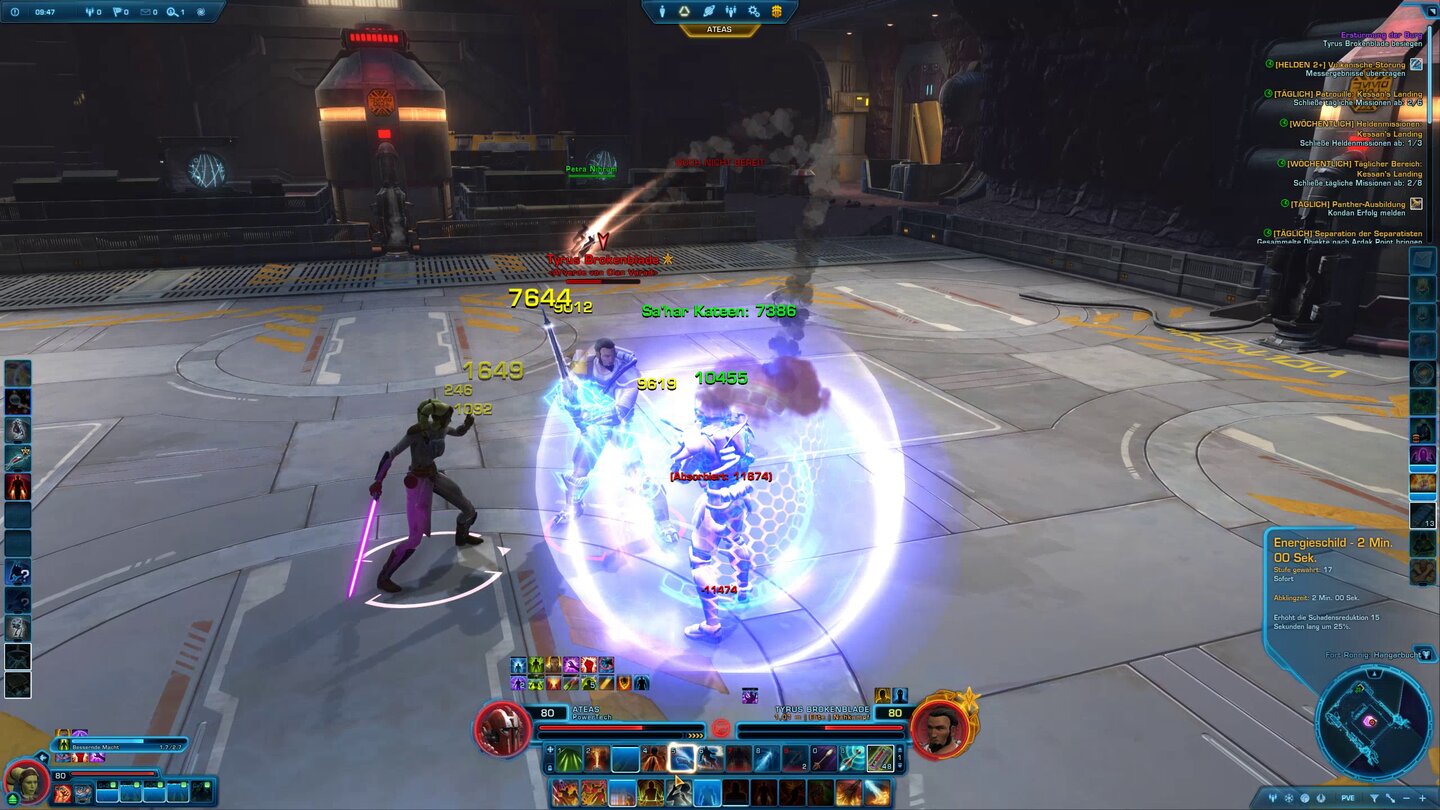This screenshot has width=1440, height=810.
Task: Open the social window group icon in top bar
Action: [x=731, y=11]
